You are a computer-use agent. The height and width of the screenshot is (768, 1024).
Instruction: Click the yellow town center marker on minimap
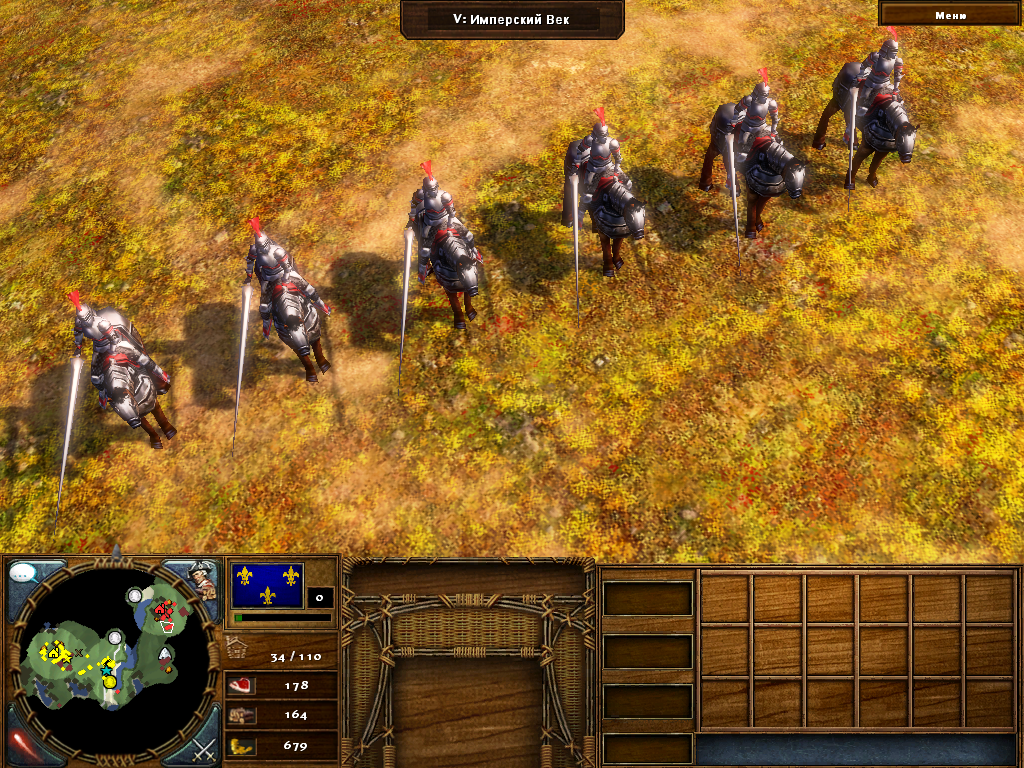(51, 652)
